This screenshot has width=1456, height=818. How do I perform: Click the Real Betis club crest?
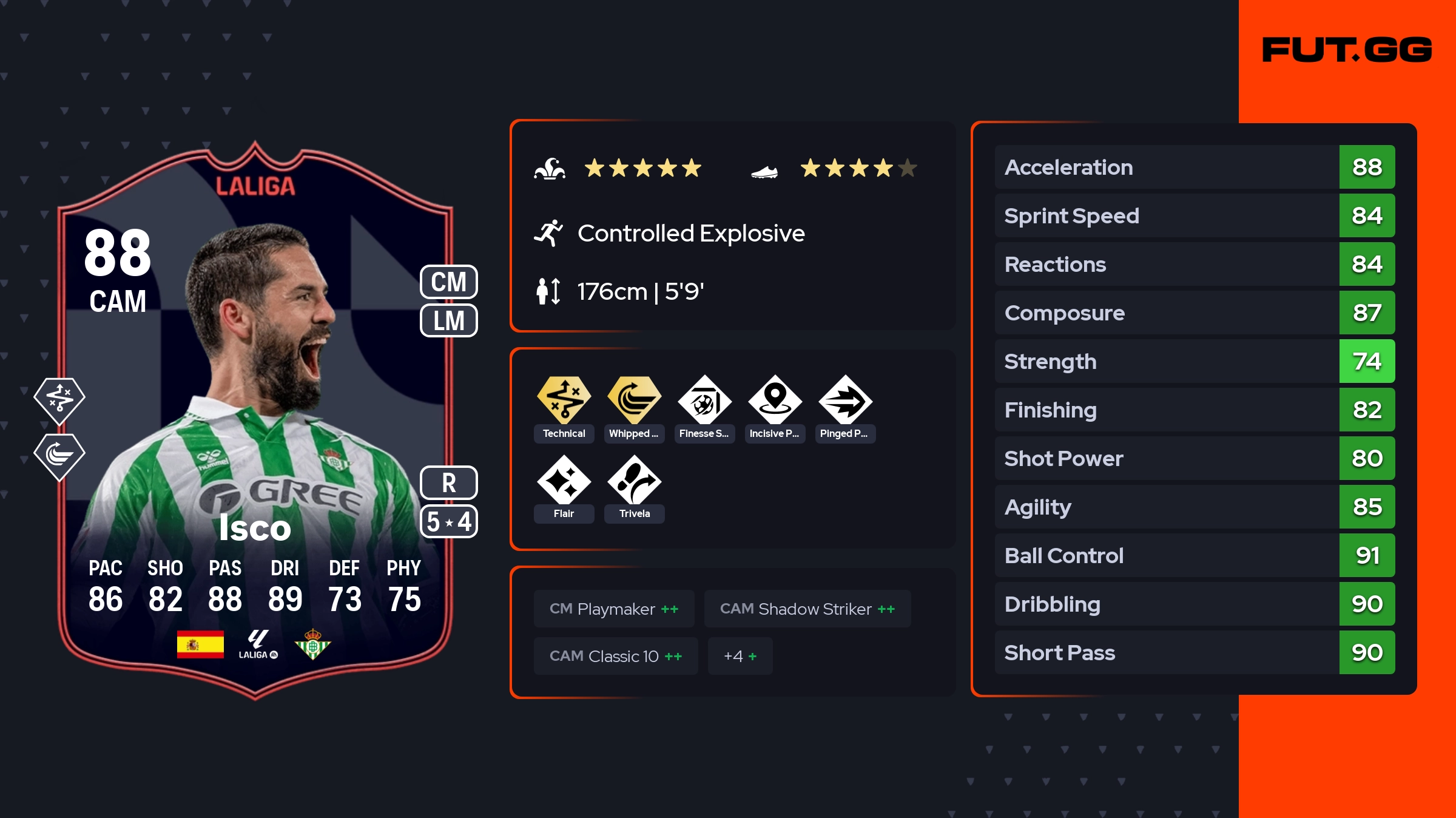(x=312, y=644)
